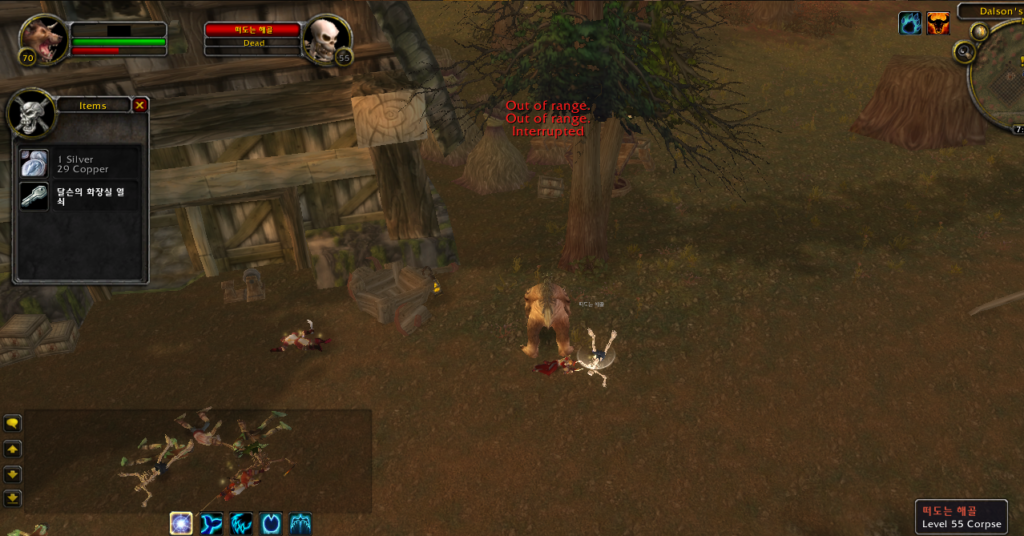Open the chat speech bubble menu
Screen dimensions: 1024x536
[x=13, y=423]
